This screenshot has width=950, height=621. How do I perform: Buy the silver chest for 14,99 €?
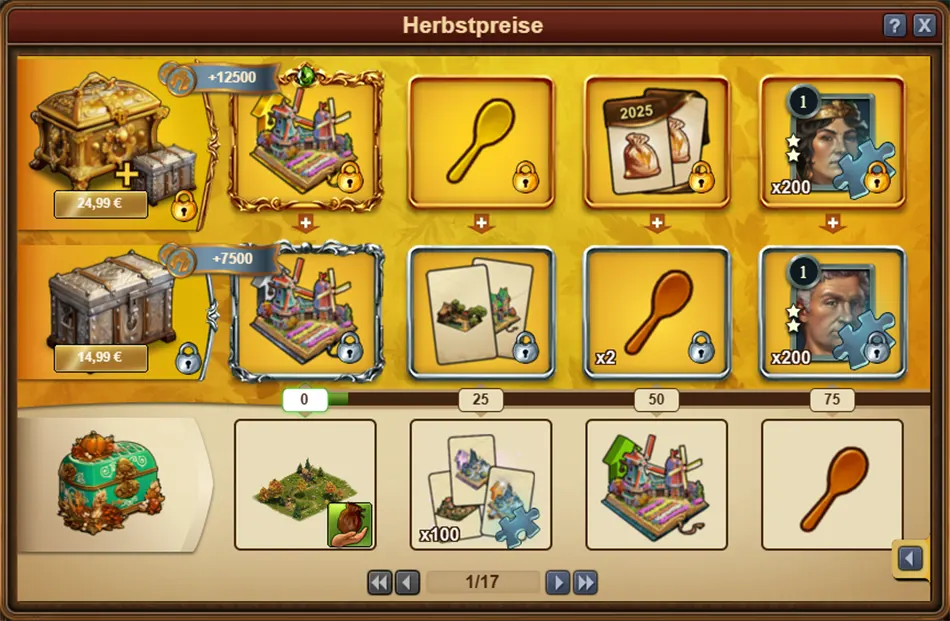point(100,357)
